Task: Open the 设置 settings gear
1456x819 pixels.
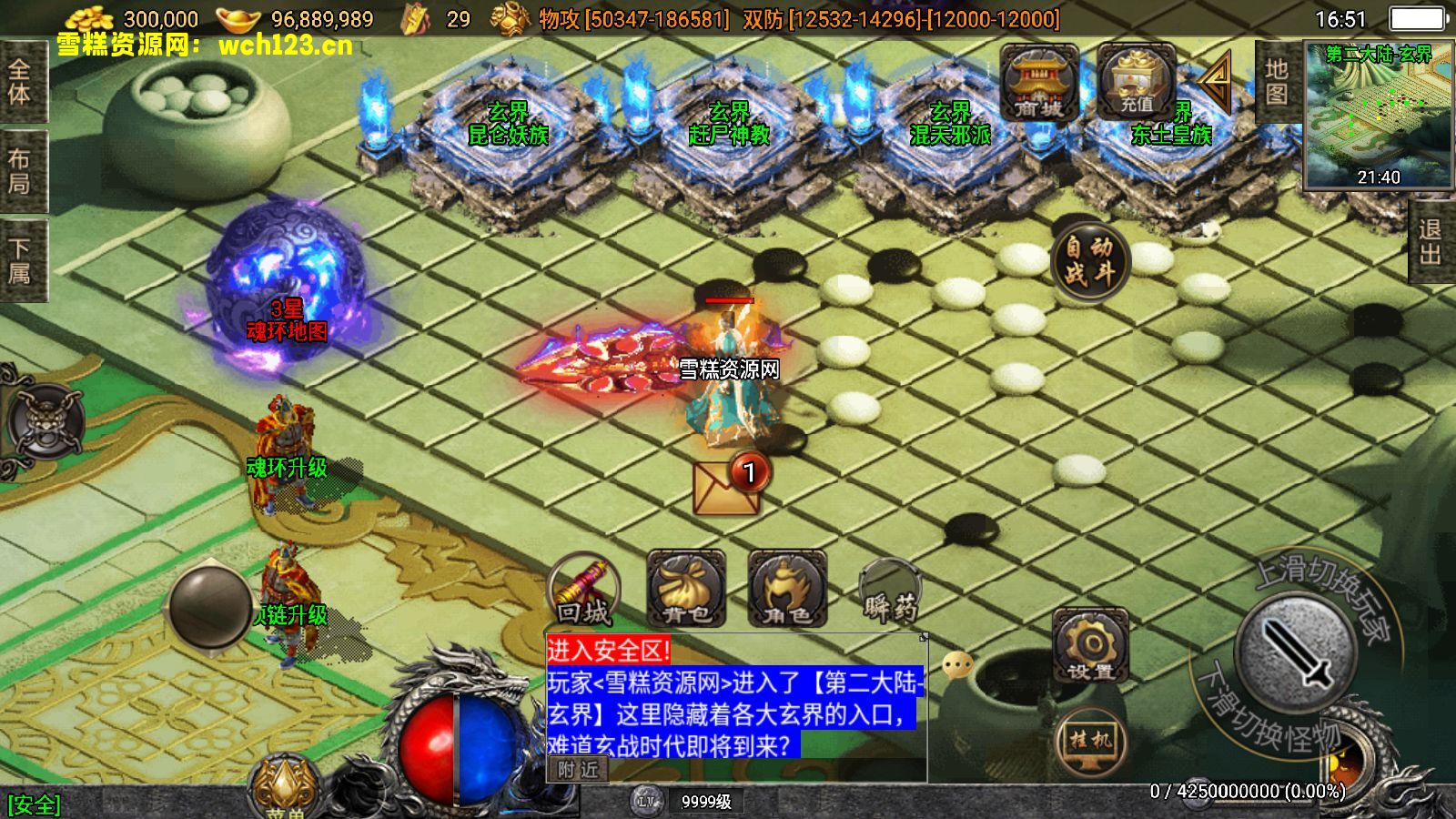Action: point(1090,646)
